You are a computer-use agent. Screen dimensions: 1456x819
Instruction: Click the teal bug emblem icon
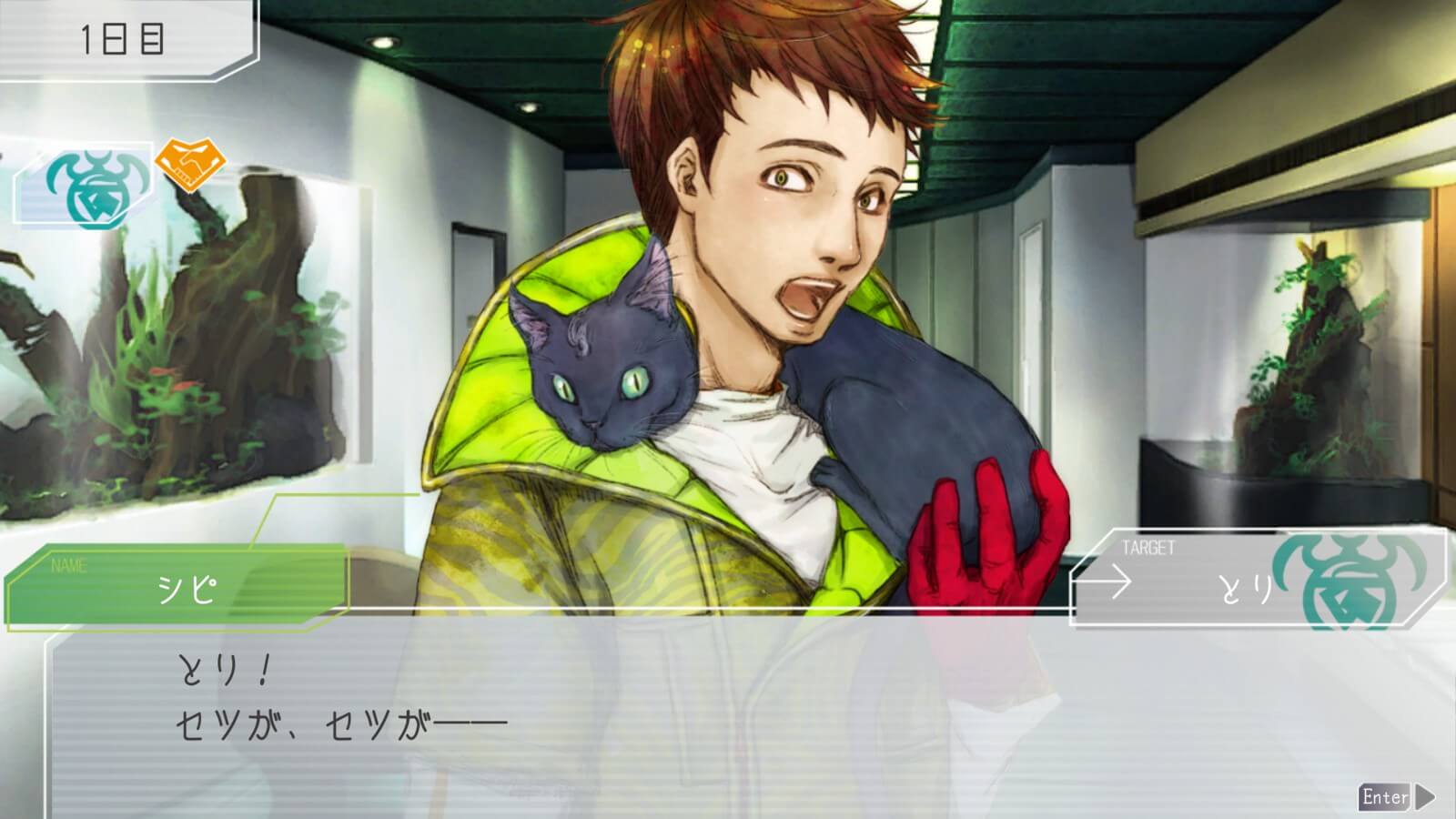[85, 186]
